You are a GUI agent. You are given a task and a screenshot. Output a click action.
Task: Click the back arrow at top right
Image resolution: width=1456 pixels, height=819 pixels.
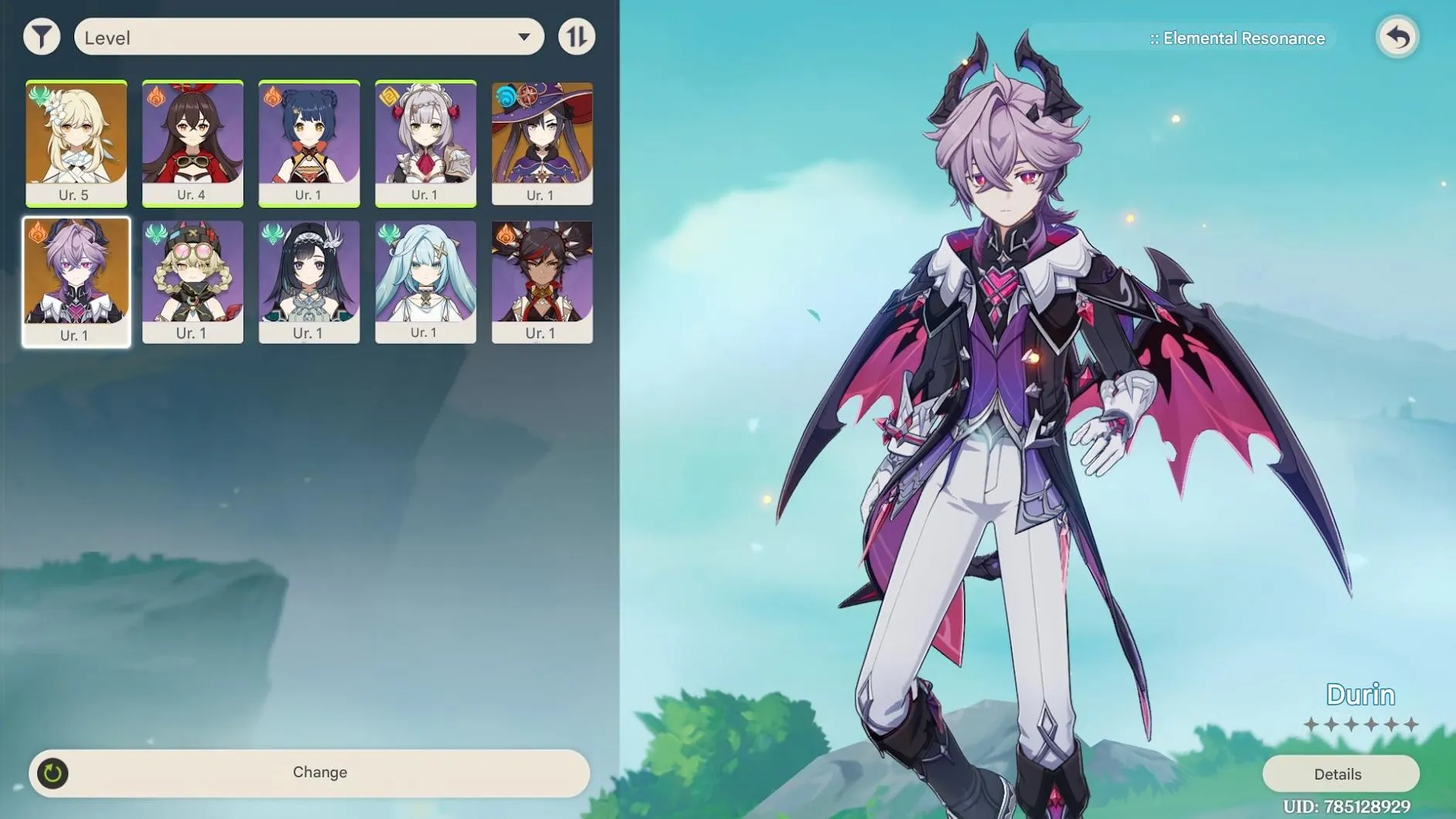1399,37
